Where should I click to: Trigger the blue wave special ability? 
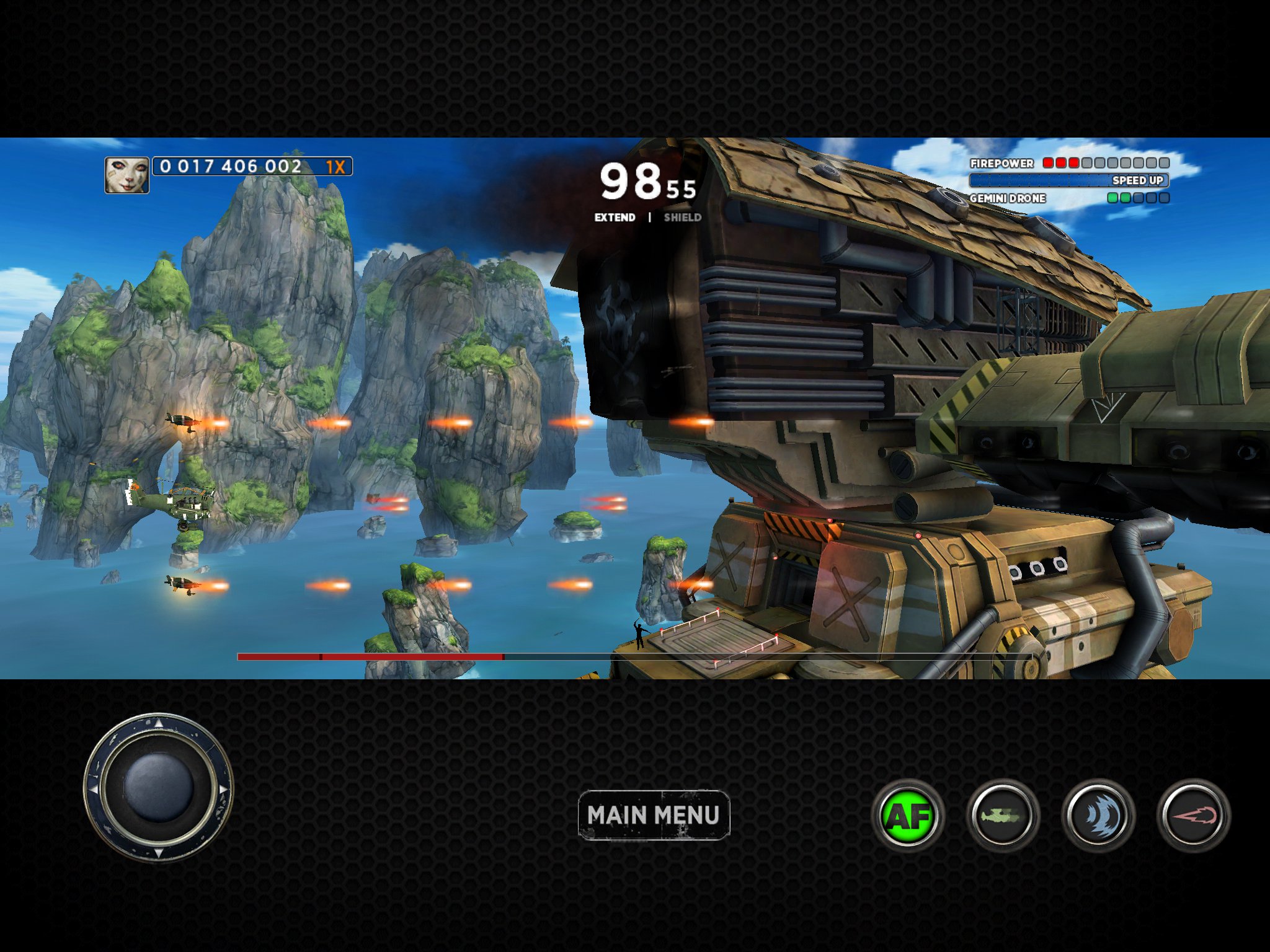pyautogui.click(x=1098, y=816)
